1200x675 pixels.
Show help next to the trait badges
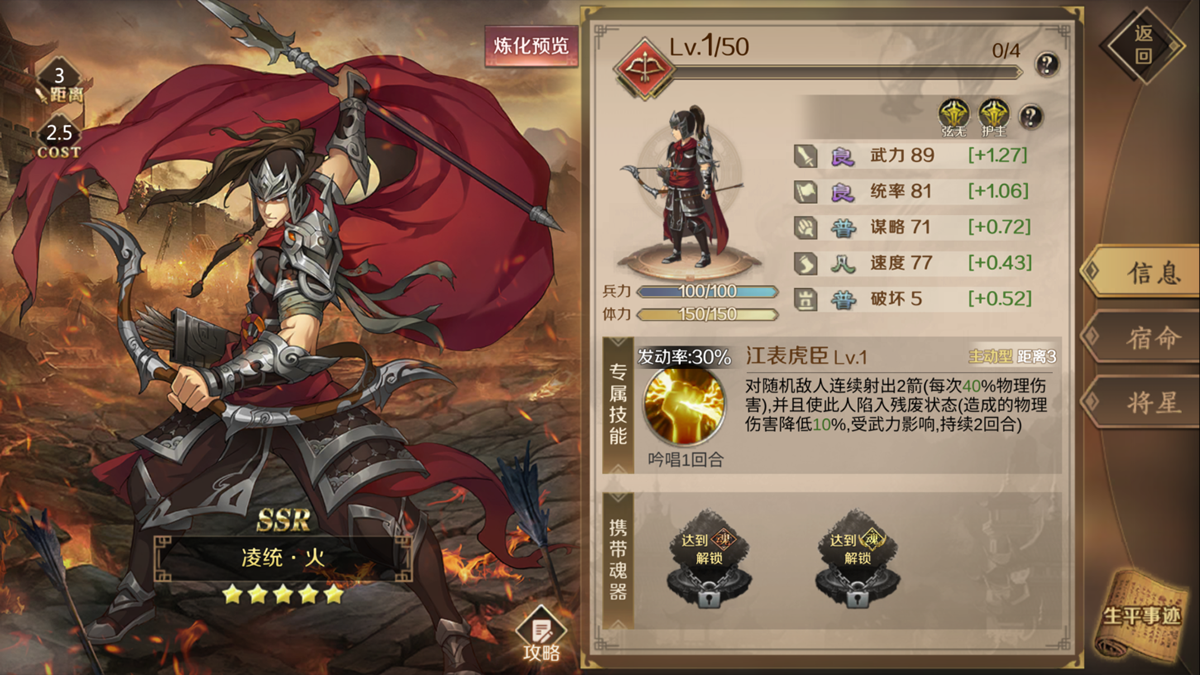click(x=1030, y=116)
